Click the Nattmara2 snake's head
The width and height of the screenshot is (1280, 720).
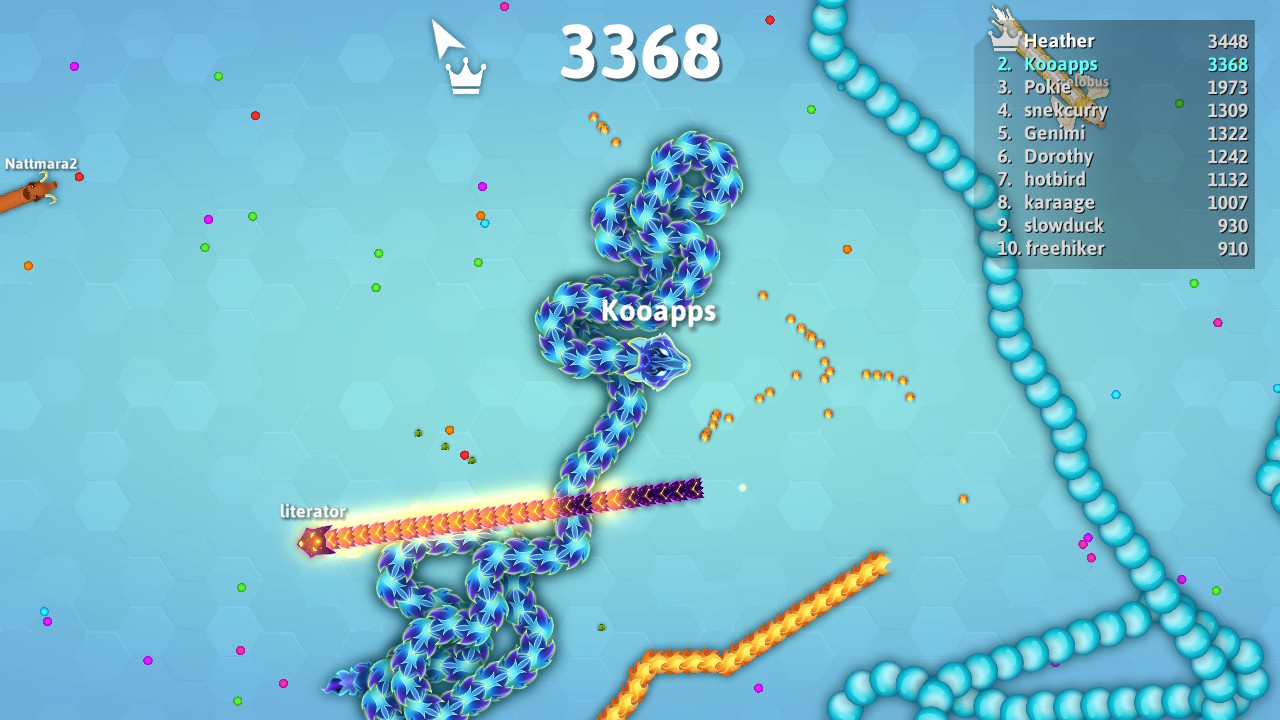click(40, 190)
